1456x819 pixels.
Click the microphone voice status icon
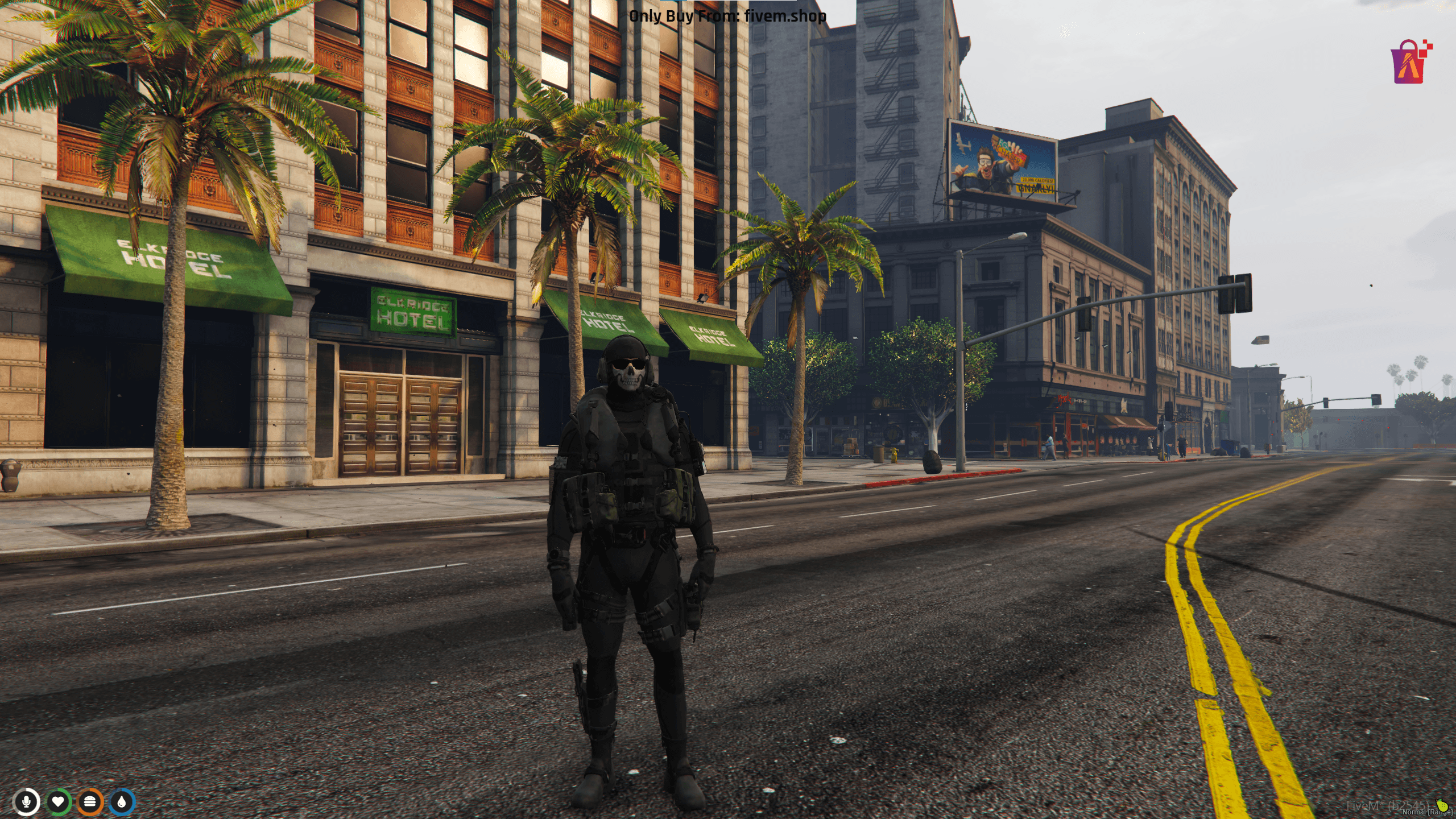(x=26, y=803)
